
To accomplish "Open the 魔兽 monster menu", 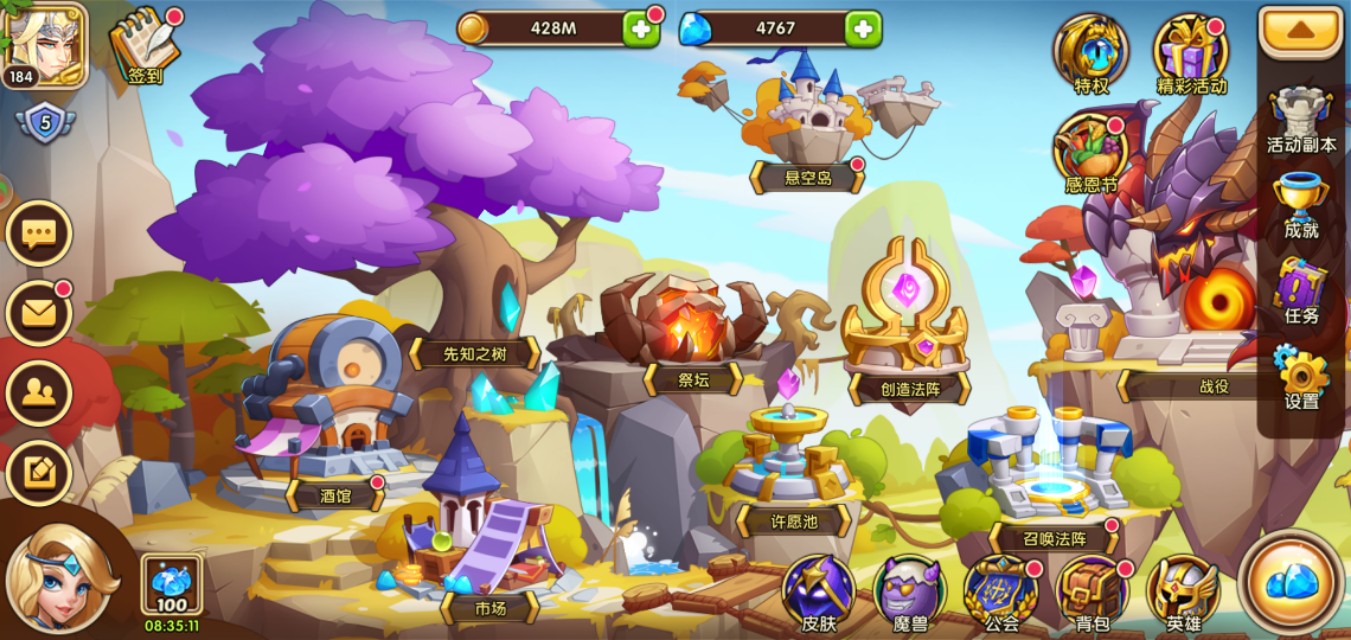I will click(x=909, y=592).
